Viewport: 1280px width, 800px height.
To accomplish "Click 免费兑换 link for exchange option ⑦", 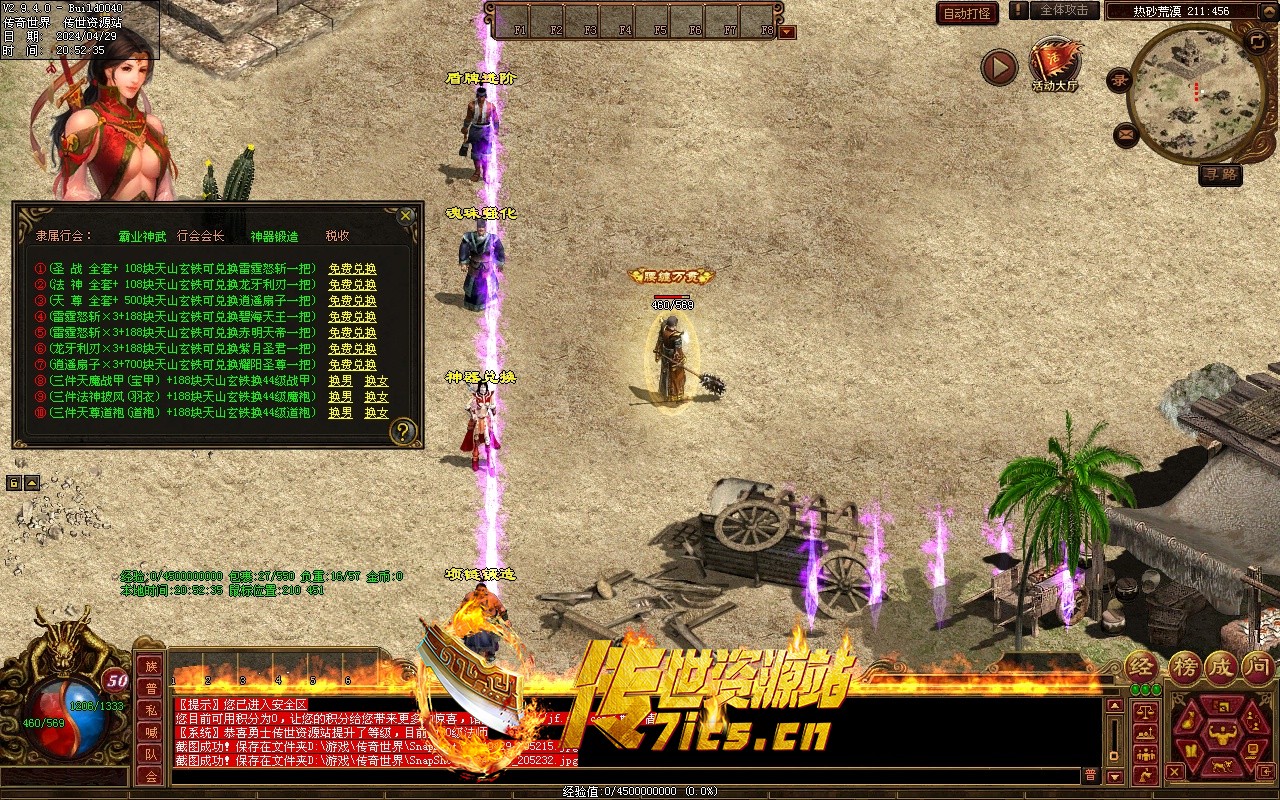I will pos(352,365).
